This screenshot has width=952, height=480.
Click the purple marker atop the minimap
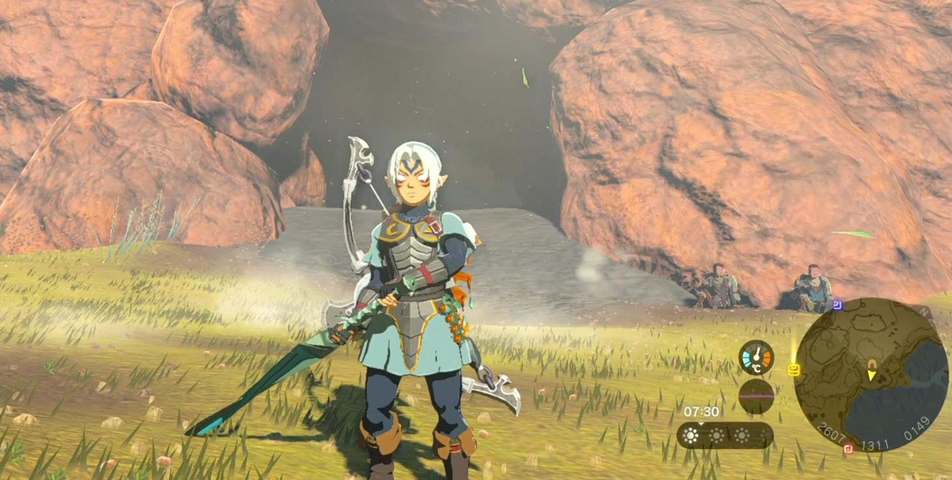837,304
